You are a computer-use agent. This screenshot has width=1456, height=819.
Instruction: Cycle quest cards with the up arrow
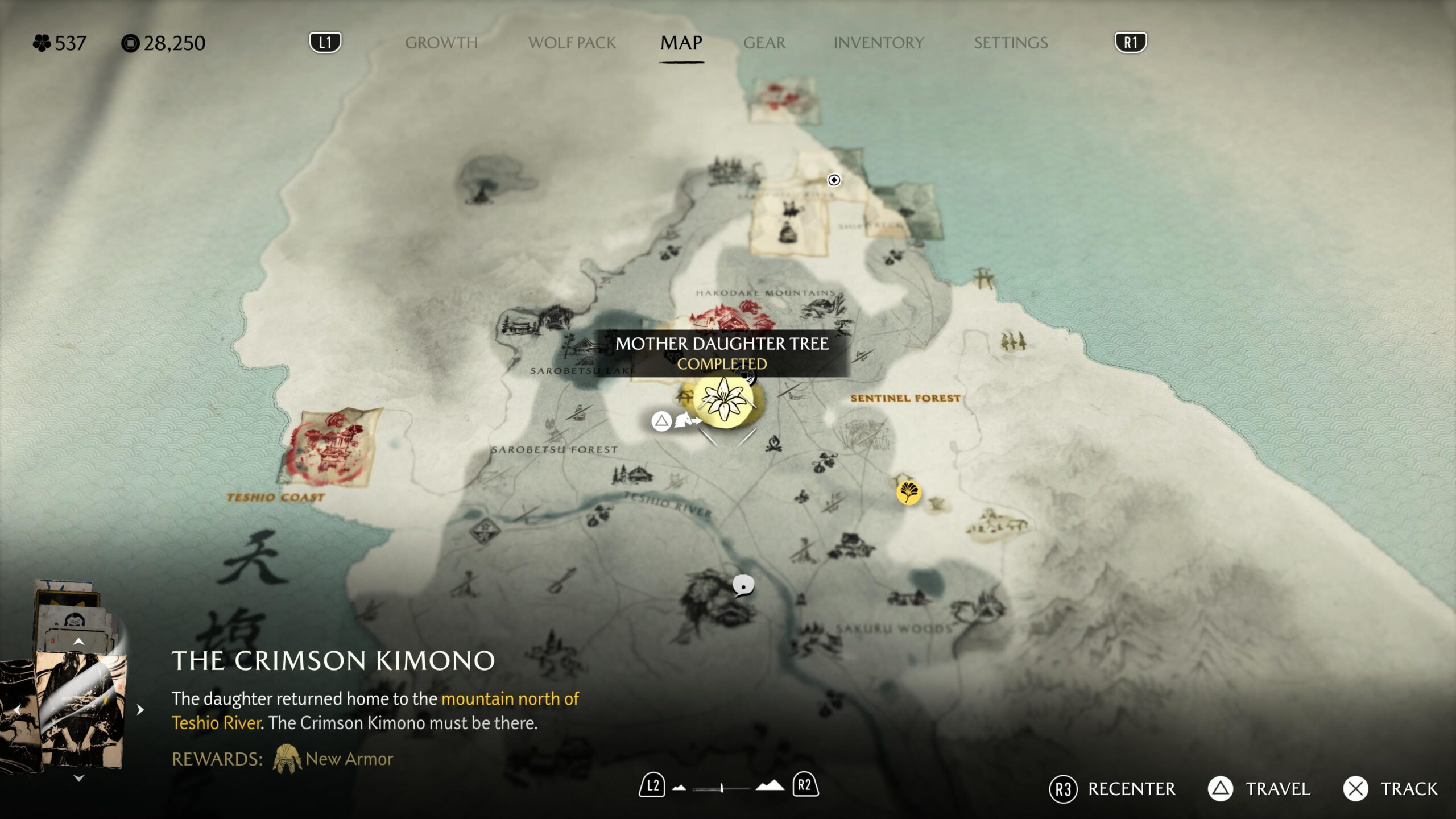tap(79, 642)
